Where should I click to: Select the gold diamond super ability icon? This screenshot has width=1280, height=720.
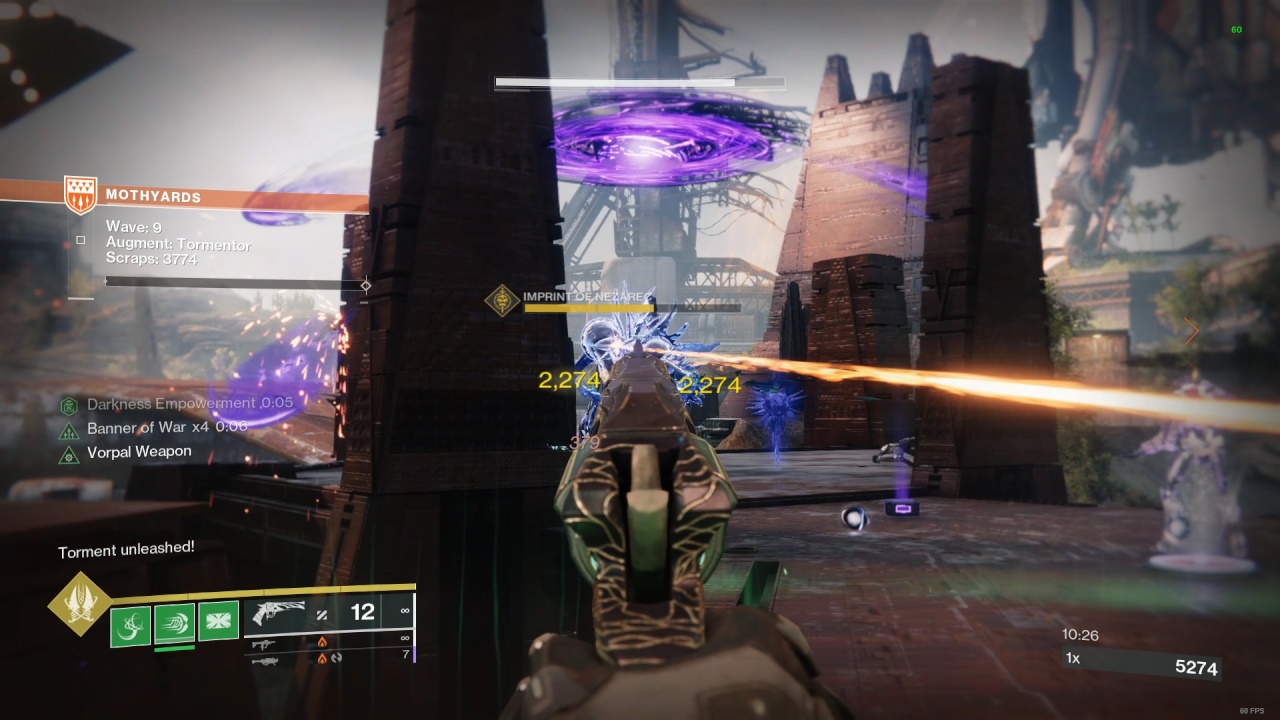pos(78,603)
